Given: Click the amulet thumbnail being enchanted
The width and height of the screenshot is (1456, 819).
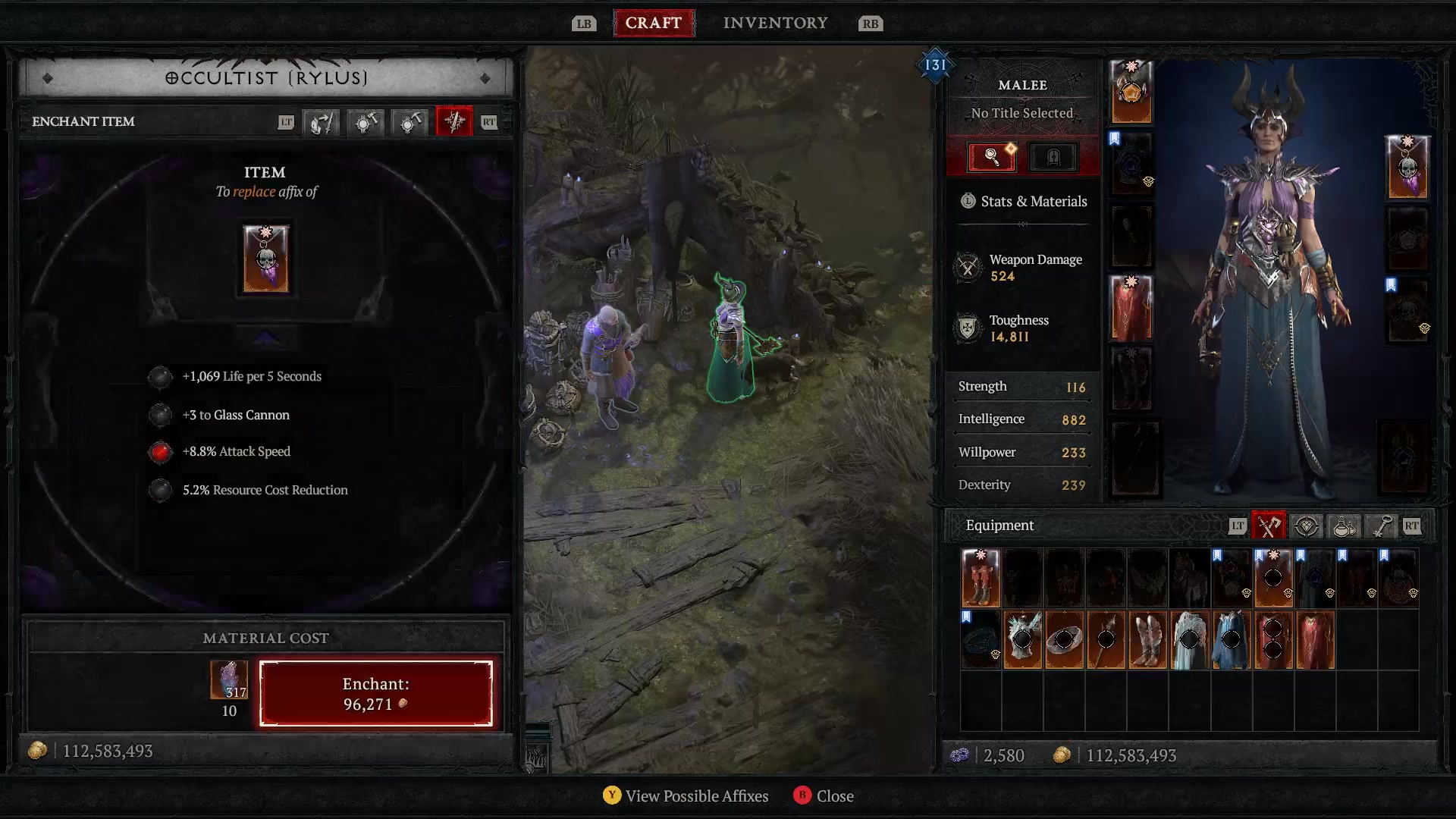Looking at the screenshot, I should [265, 259].
